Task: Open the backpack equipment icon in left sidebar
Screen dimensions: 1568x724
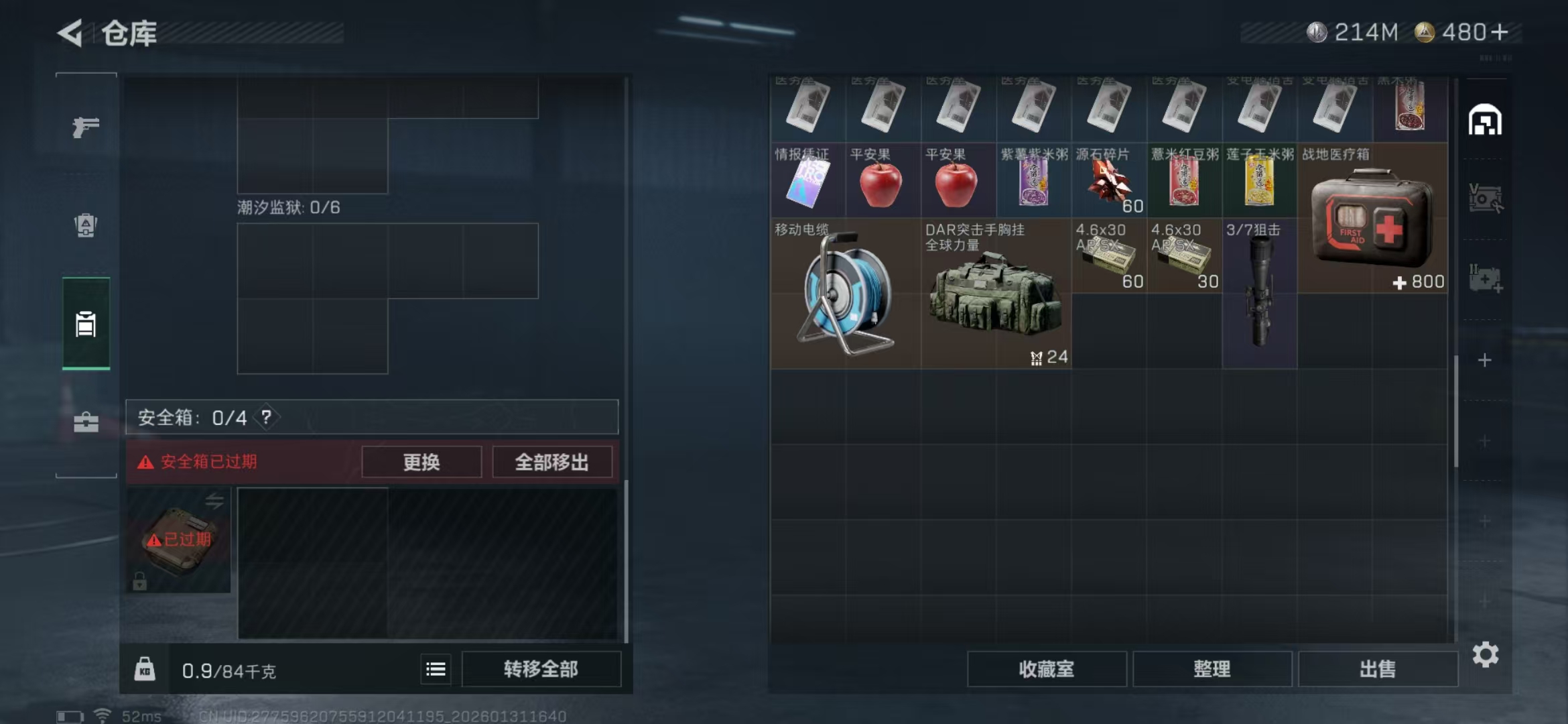Action: pos(86,227)
